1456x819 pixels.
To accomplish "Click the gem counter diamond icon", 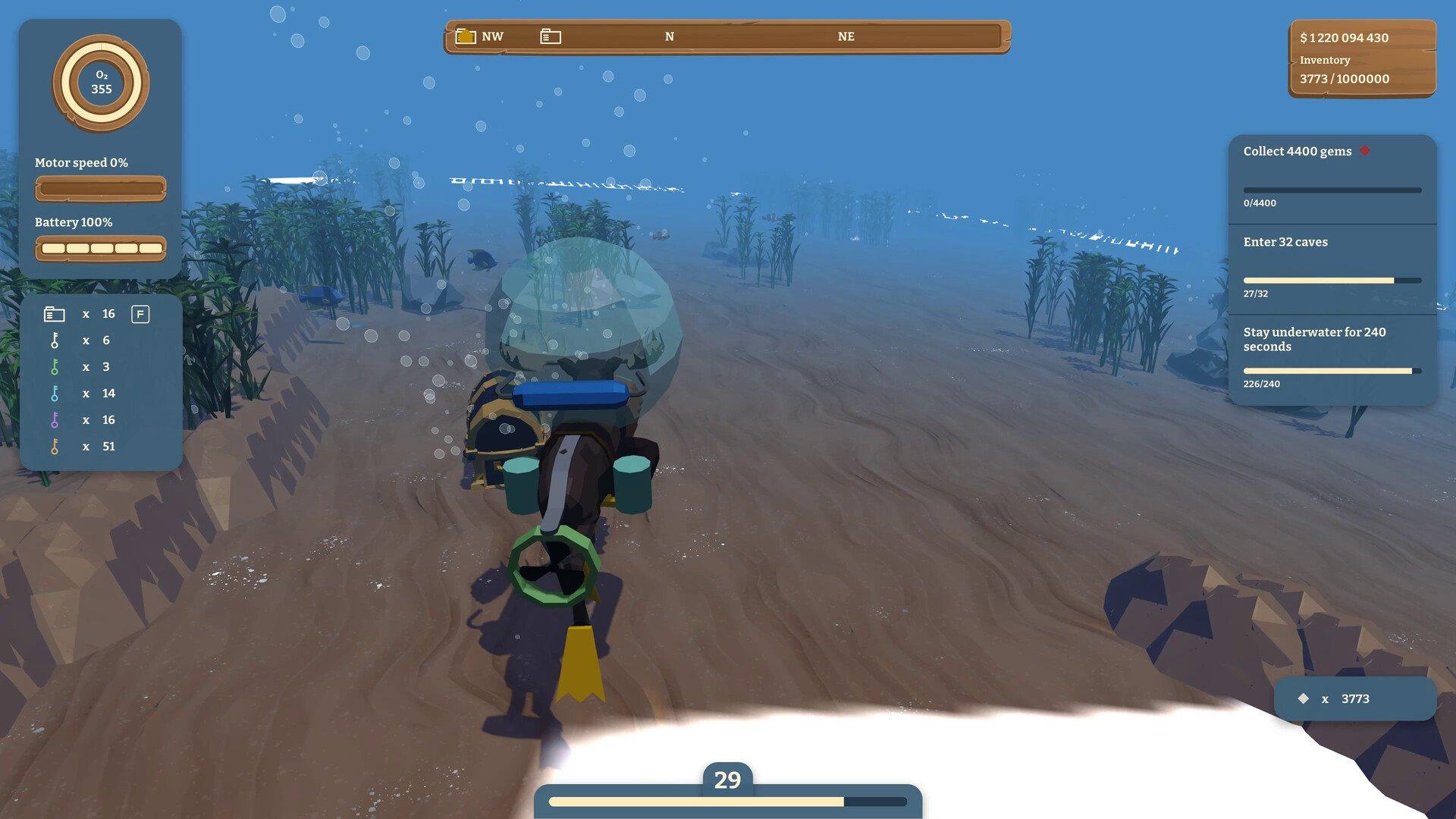I will tap(1304, 698).
